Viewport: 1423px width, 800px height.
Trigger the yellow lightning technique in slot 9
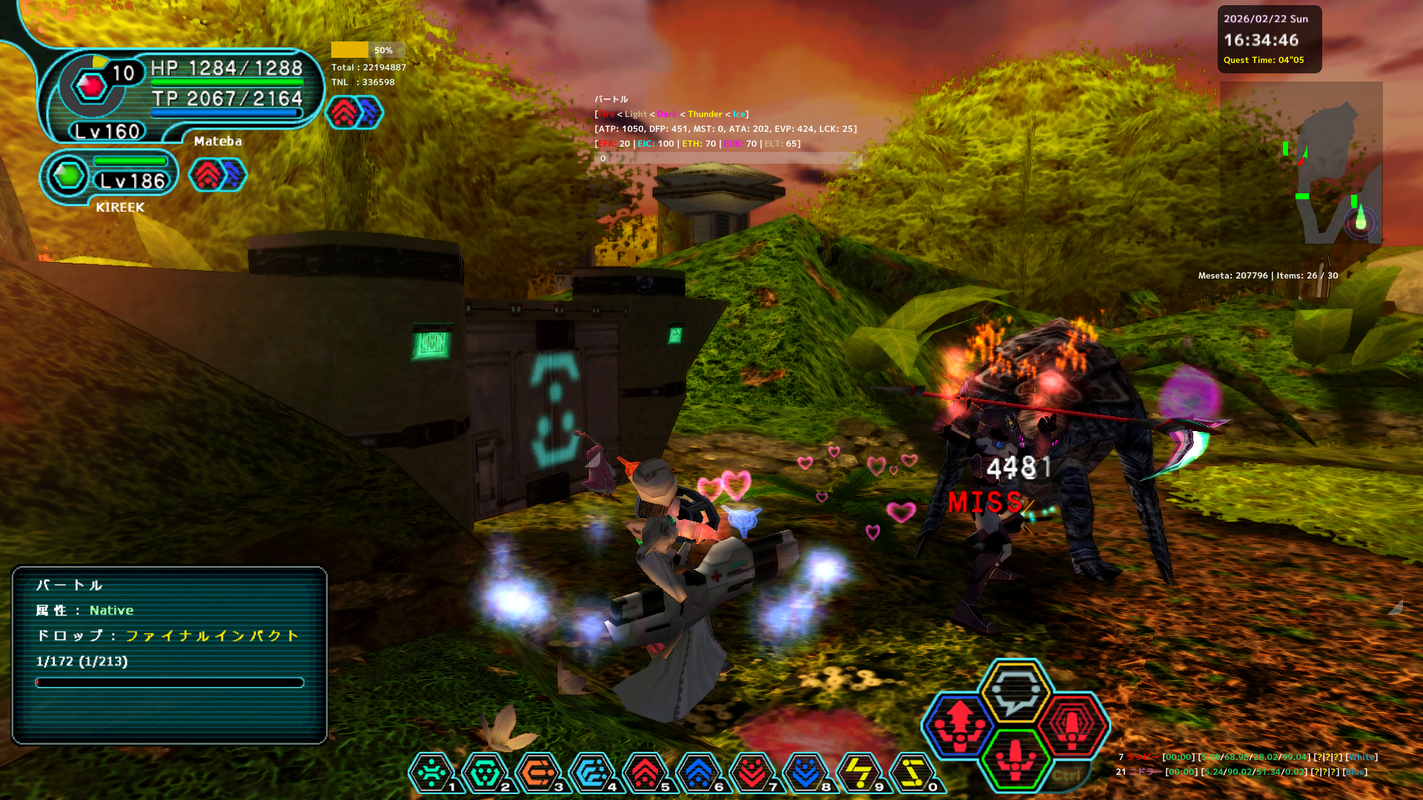point(859,772)
